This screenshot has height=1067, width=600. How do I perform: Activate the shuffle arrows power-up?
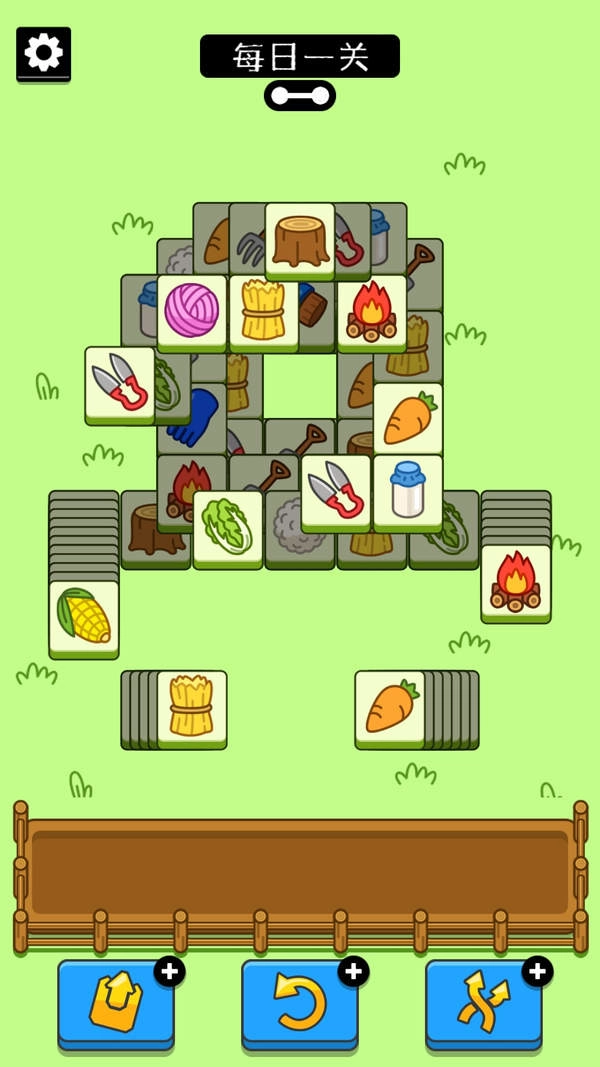coord(483,1003)
